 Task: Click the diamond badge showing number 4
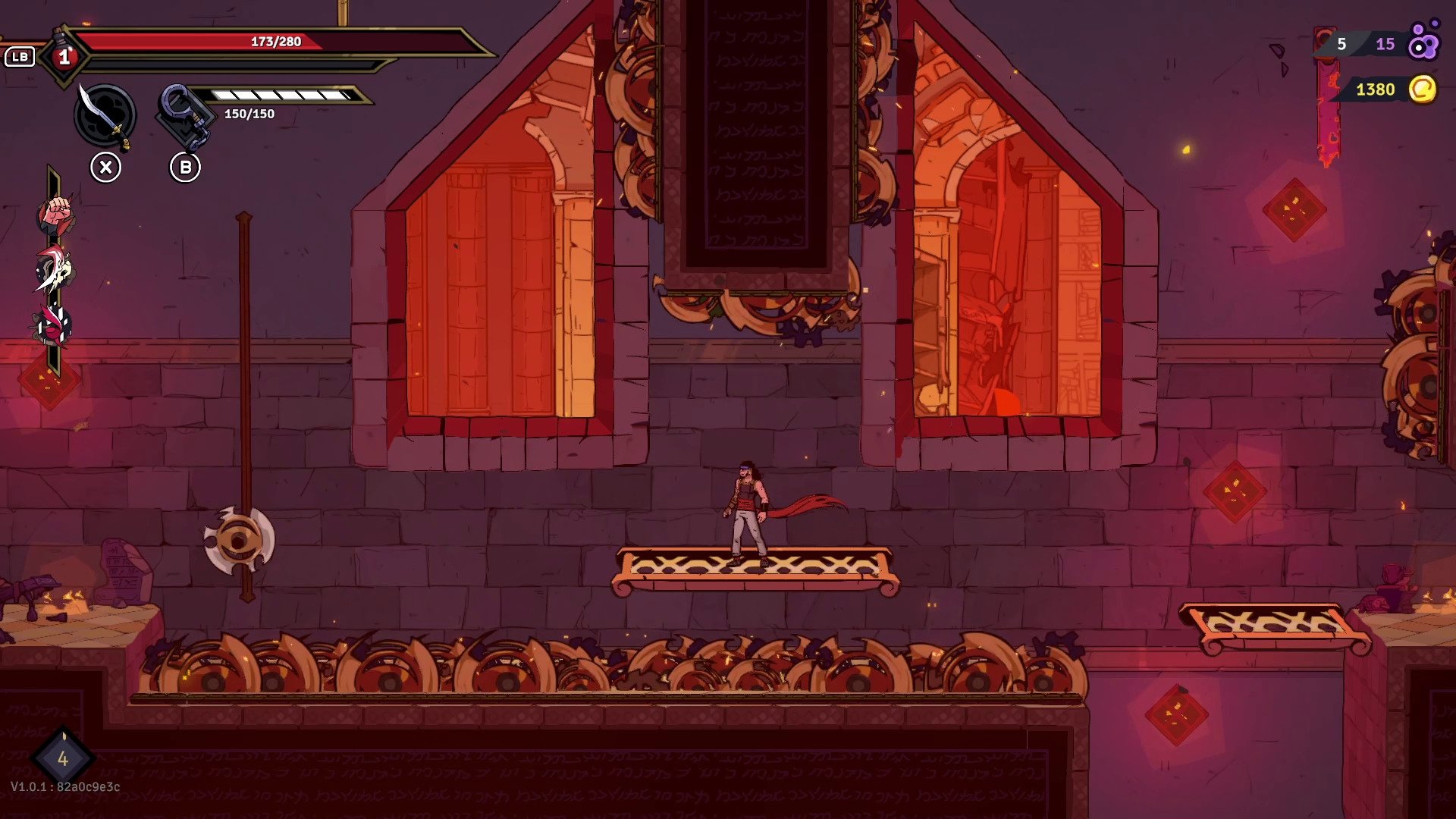pyautogui.click(x=63, y=758)
